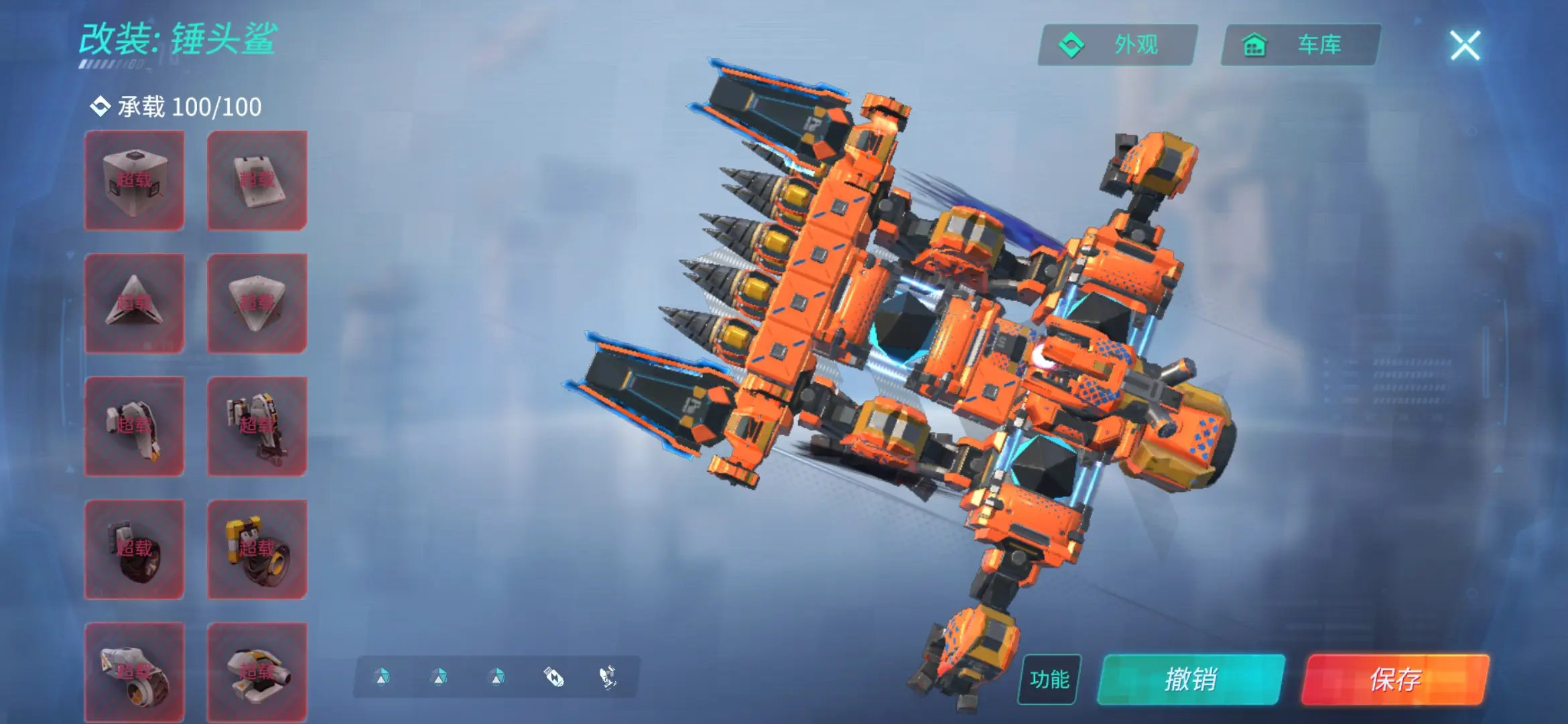Choose the yellow-mounted large wheel part
This screenshot has height=724, width=1568.
coord(257,549)
